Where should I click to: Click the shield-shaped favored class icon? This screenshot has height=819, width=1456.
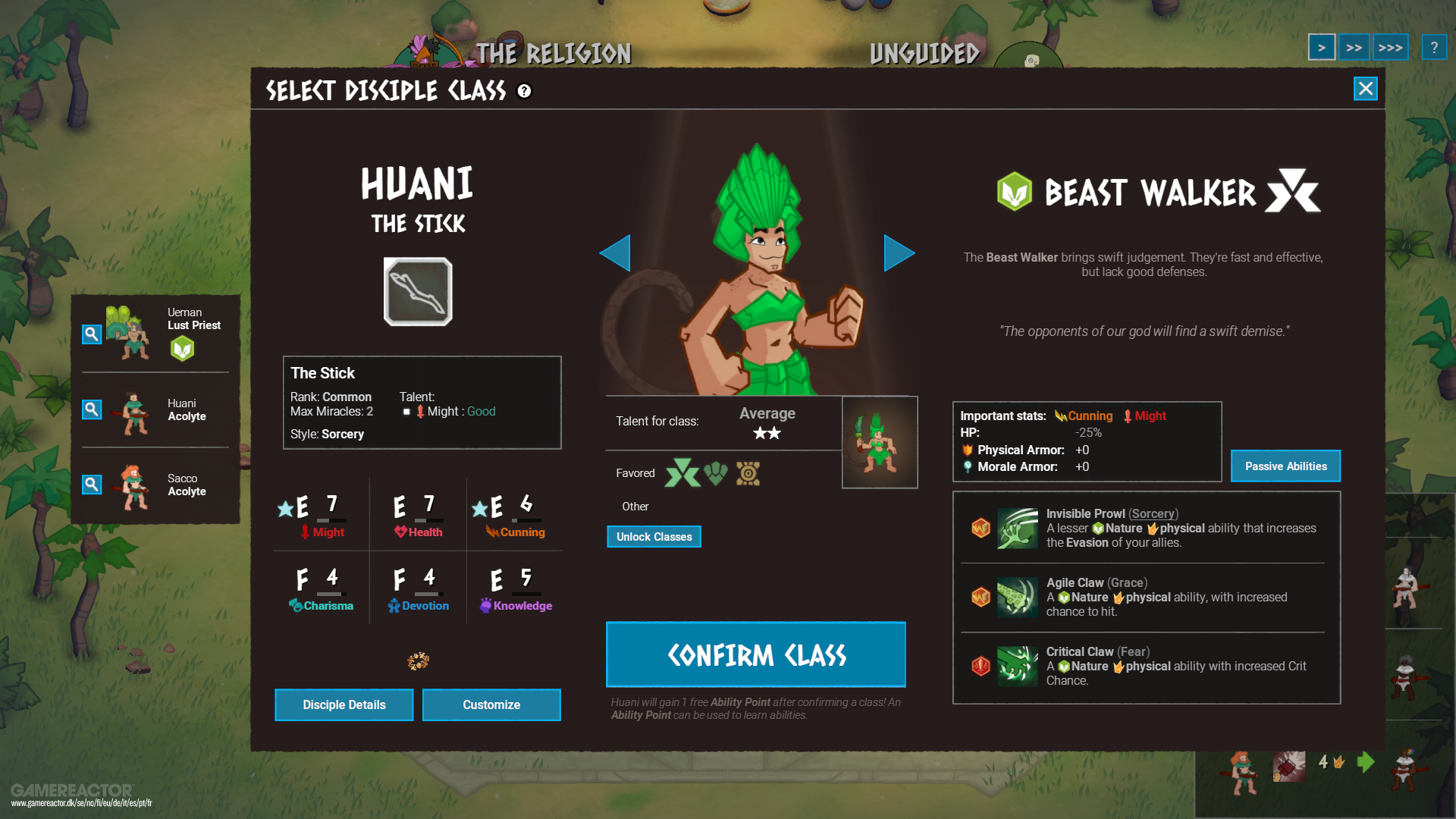click(x=716, y=472)
